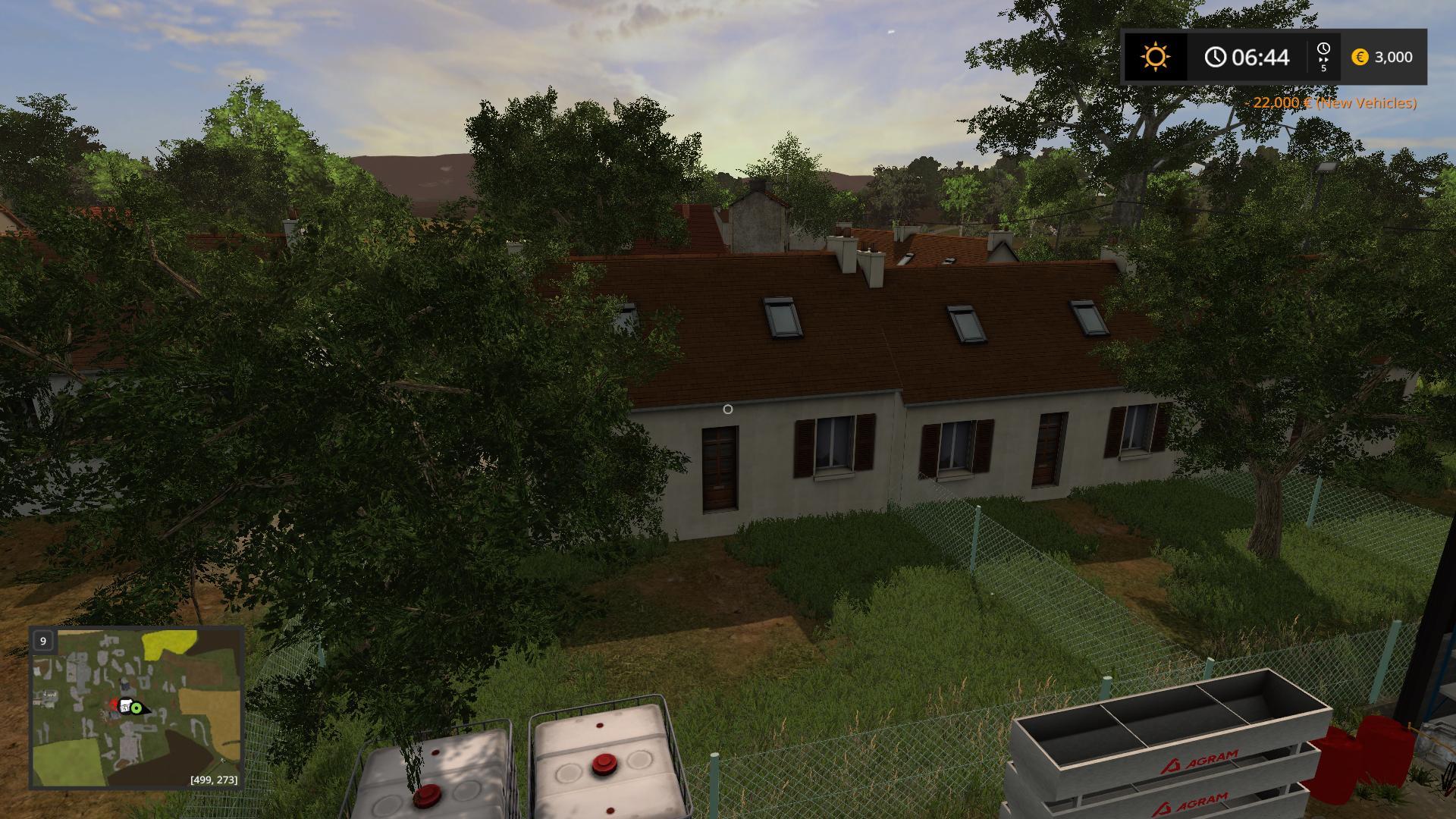Click the 3,000 money balance display

1395,58
